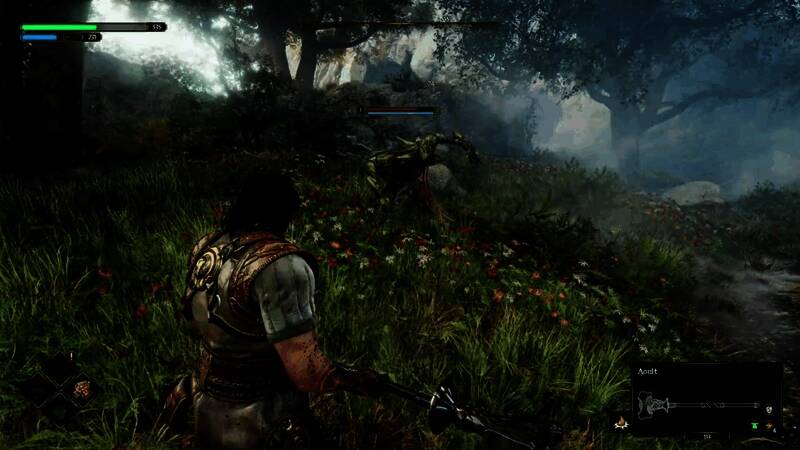Viewport: 800px width, 450px height.
Task: Click the green icon in the weapon panel
Action: (x=753, y=424)
